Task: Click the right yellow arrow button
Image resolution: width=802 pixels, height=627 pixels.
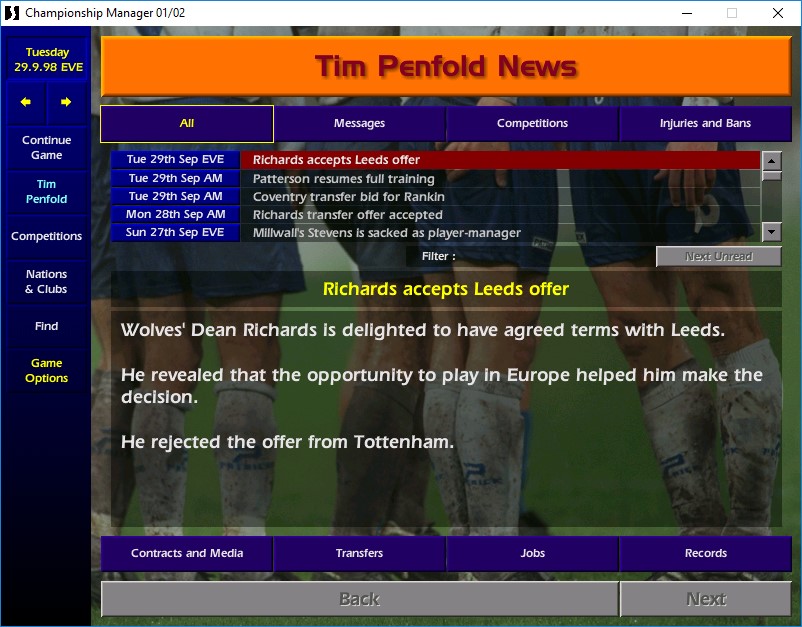Action: pos(66,102)
